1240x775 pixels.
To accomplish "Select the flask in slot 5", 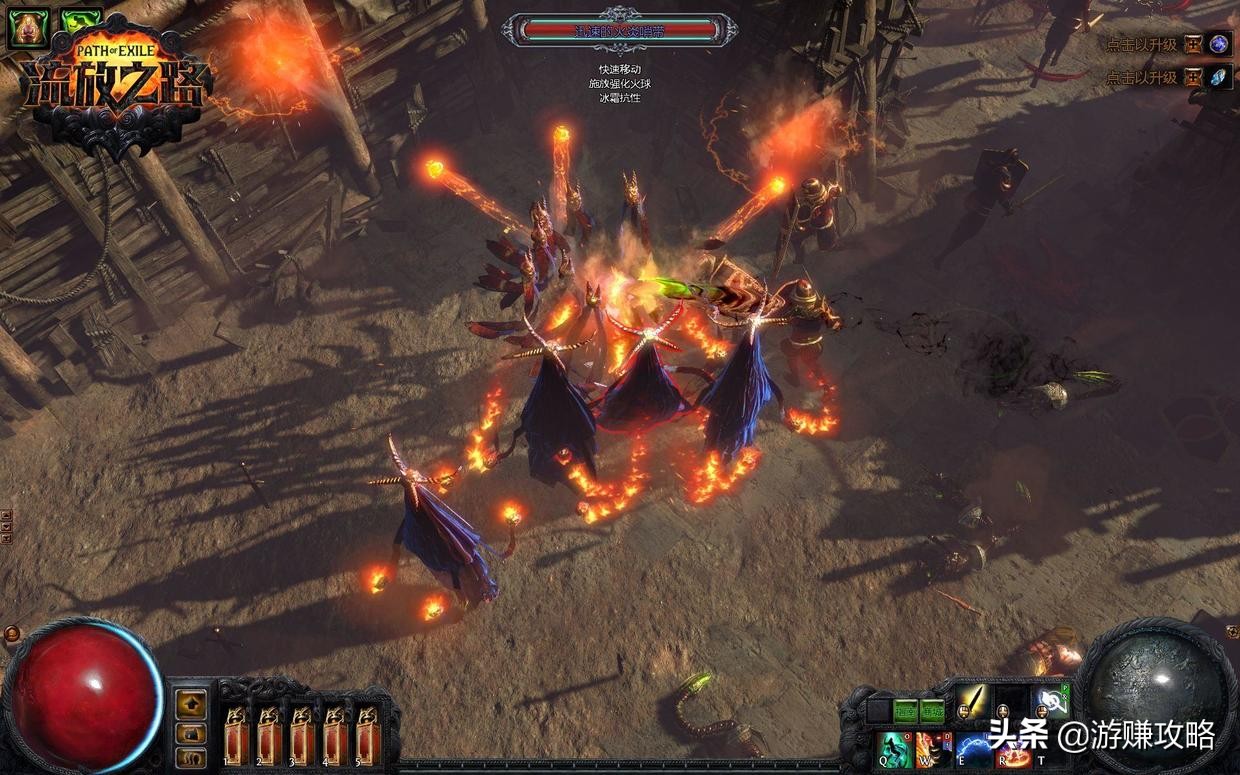I will (x=367, y=734).
